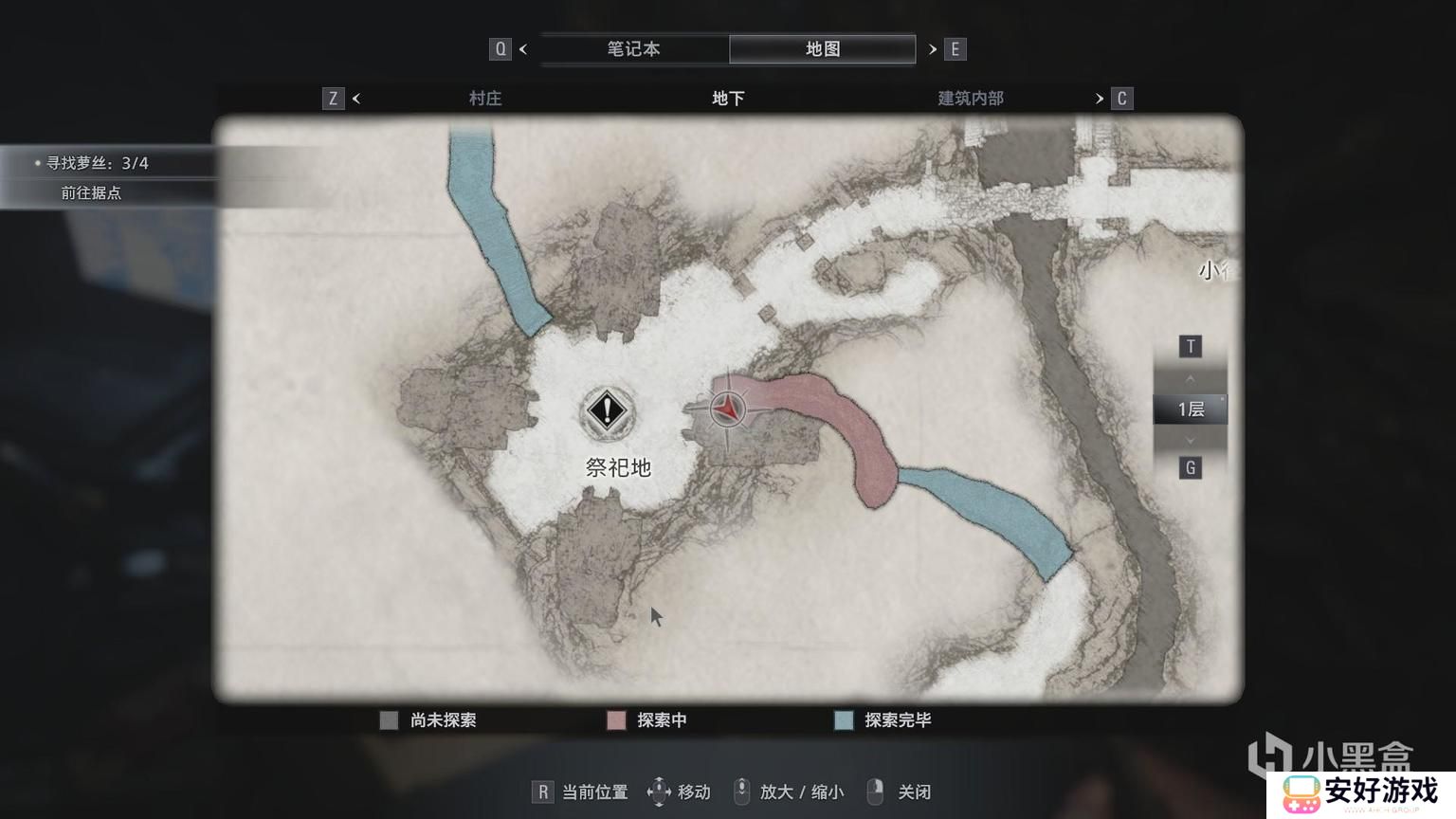This screenshot has height=819, width=1456.
Task: Select the objective marker above 祭祀地
Action: [x=607, y=411]
